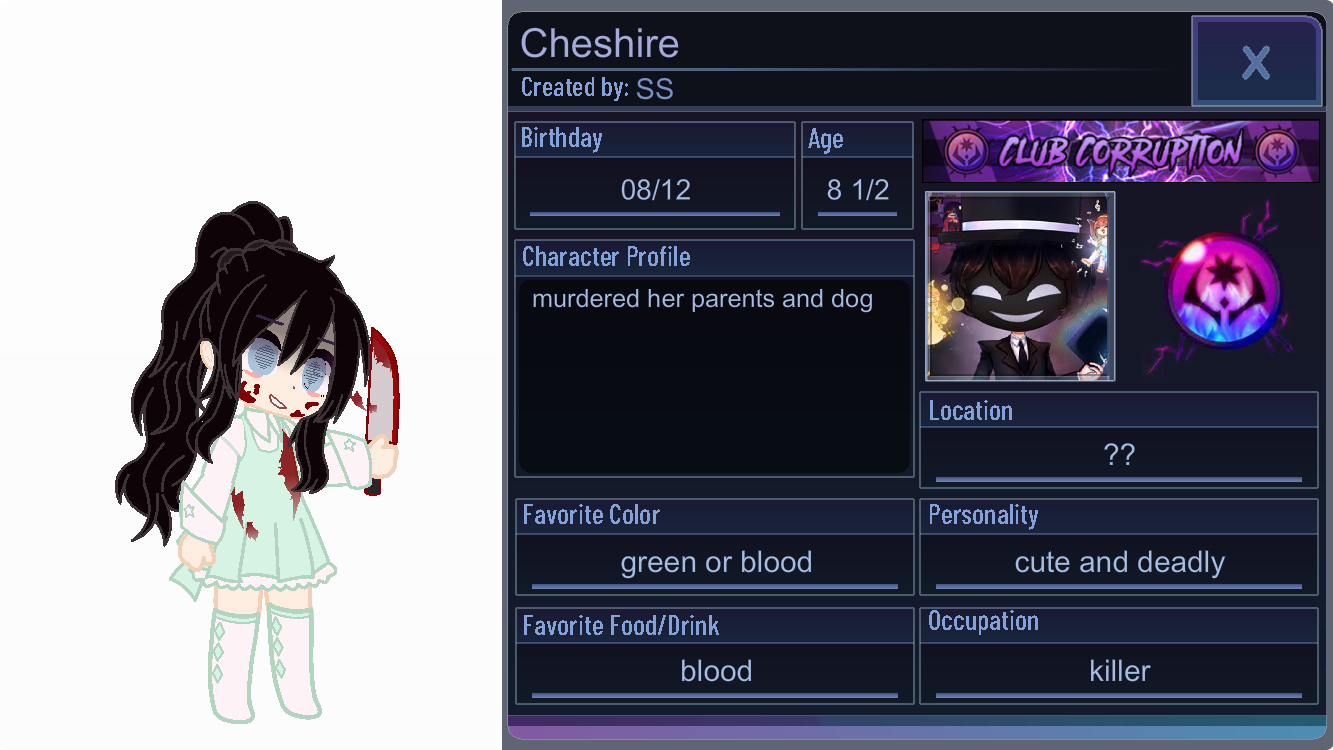
Task: Select the top-hat character portrait thumbnail
Action: pos(1019,286)
